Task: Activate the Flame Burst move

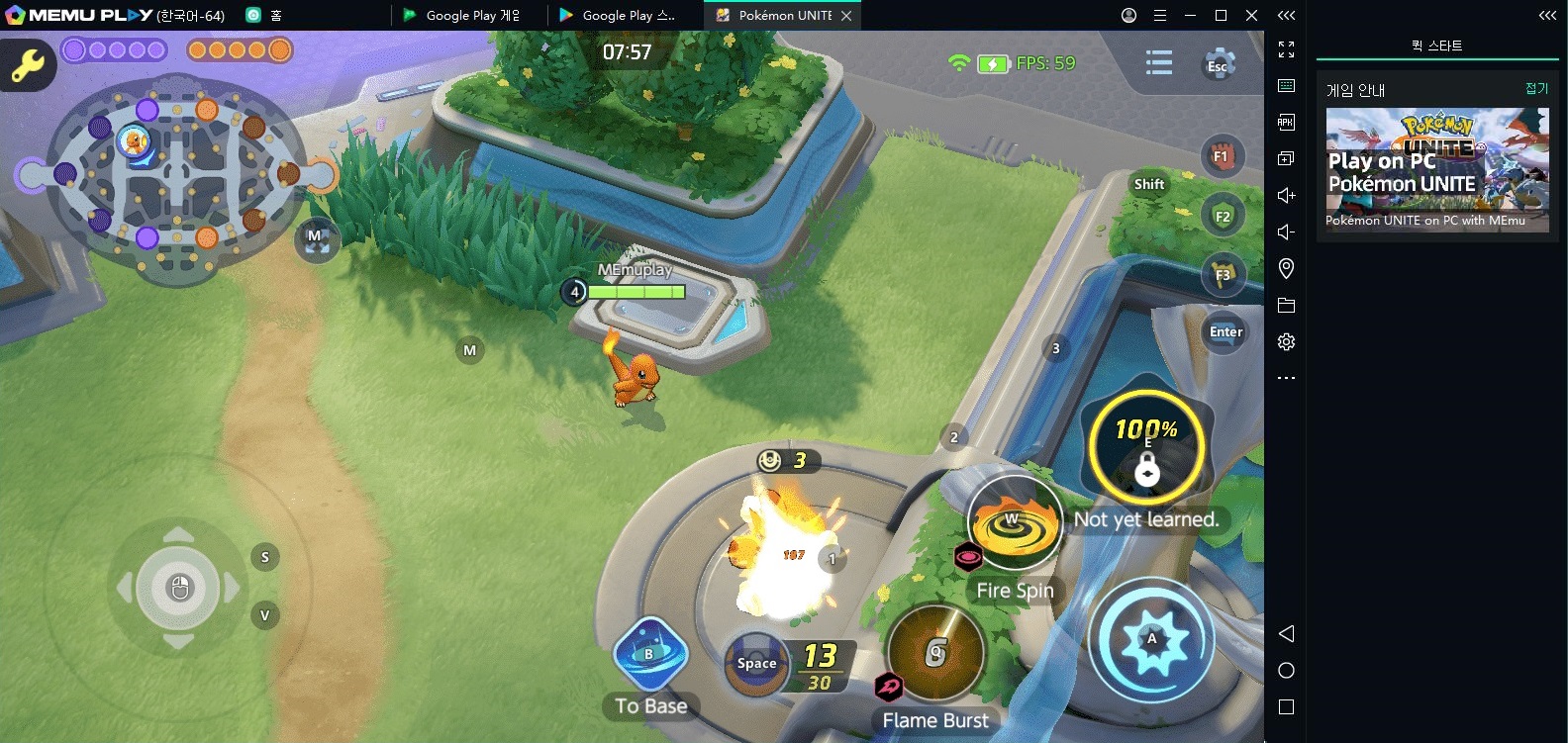Action: click(x=935, y=653)
